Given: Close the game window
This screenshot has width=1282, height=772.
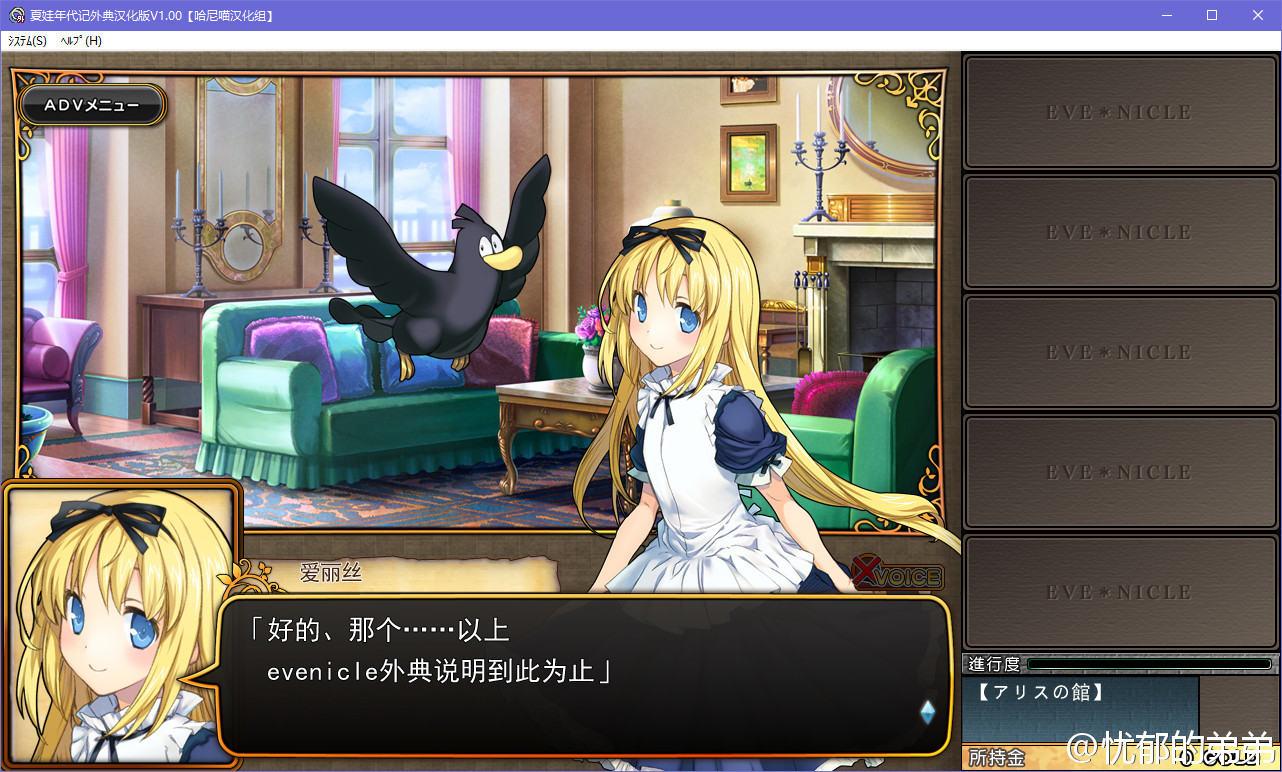Looking at the screenshot, I should pyautogui.click(x=1258, y=15).
